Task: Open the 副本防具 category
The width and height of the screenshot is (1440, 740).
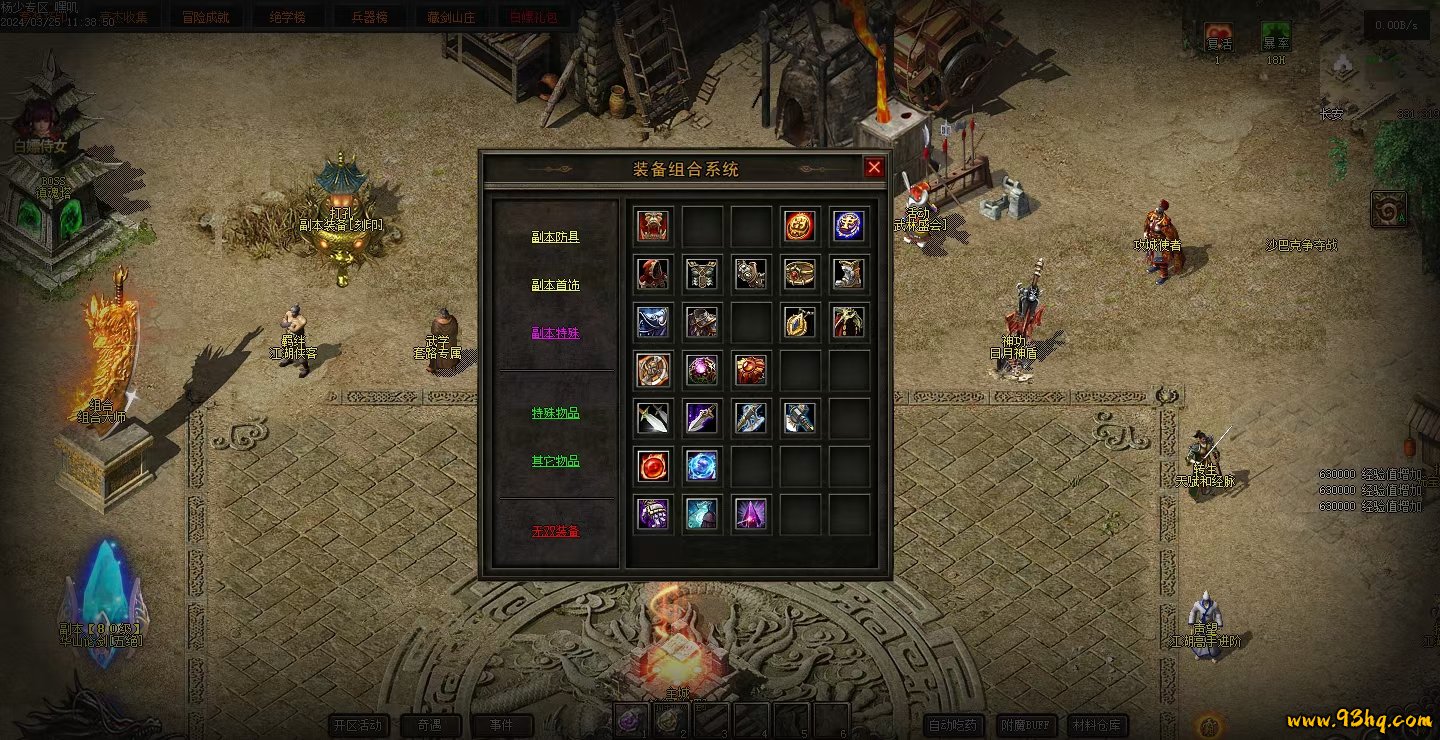Action: [555, 237]
